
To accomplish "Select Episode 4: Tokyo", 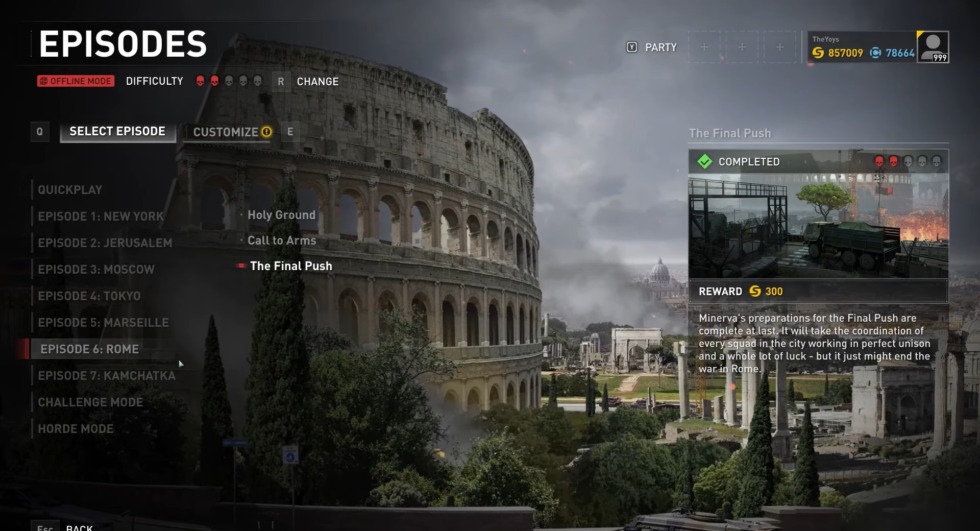I will pos(89,296).
